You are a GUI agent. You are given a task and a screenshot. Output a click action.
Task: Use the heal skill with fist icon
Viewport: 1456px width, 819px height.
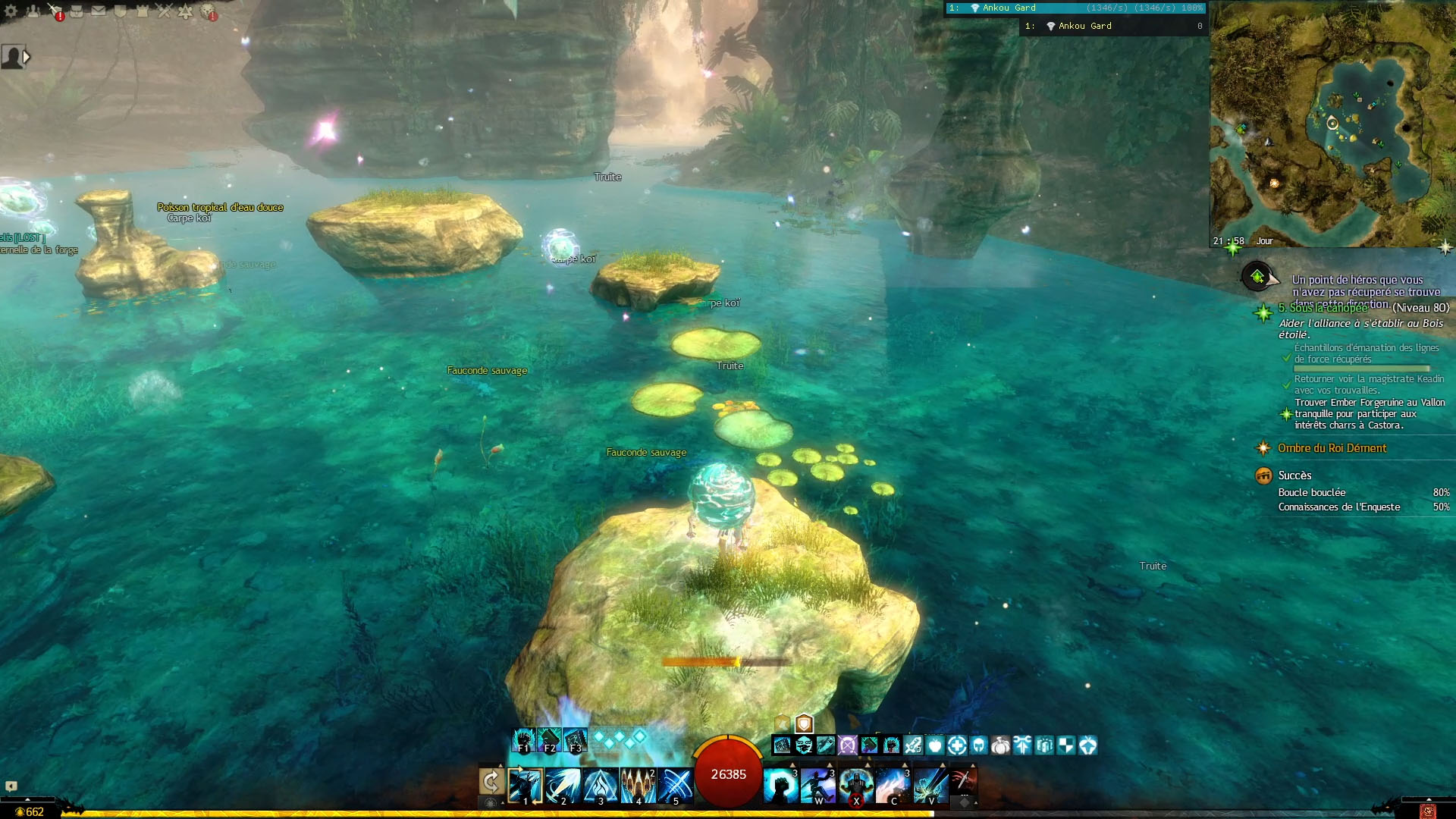pos(781,786)
